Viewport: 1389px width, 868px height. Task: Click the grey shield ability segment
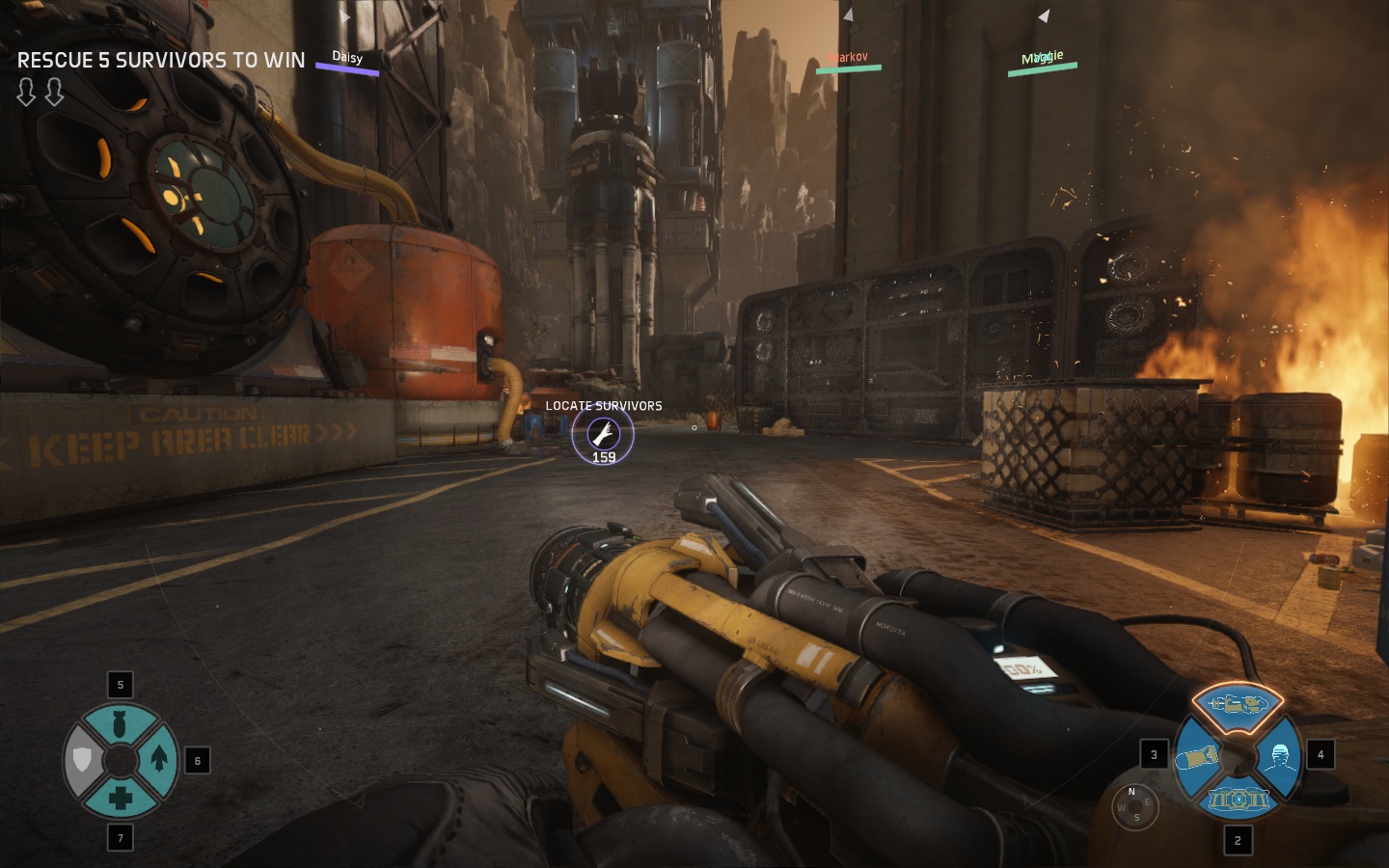(82, 760)
